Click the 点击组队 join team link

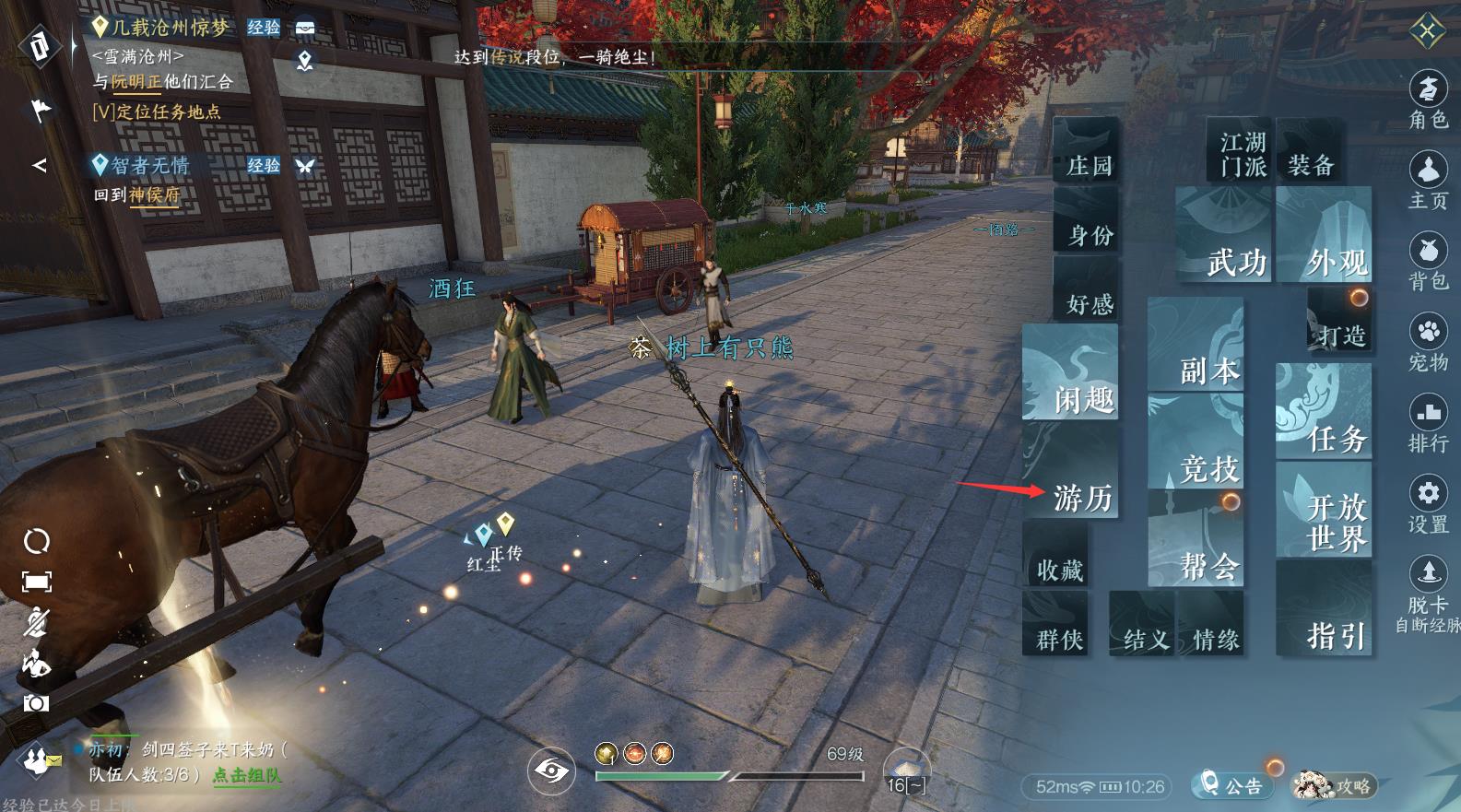point(246,775)
